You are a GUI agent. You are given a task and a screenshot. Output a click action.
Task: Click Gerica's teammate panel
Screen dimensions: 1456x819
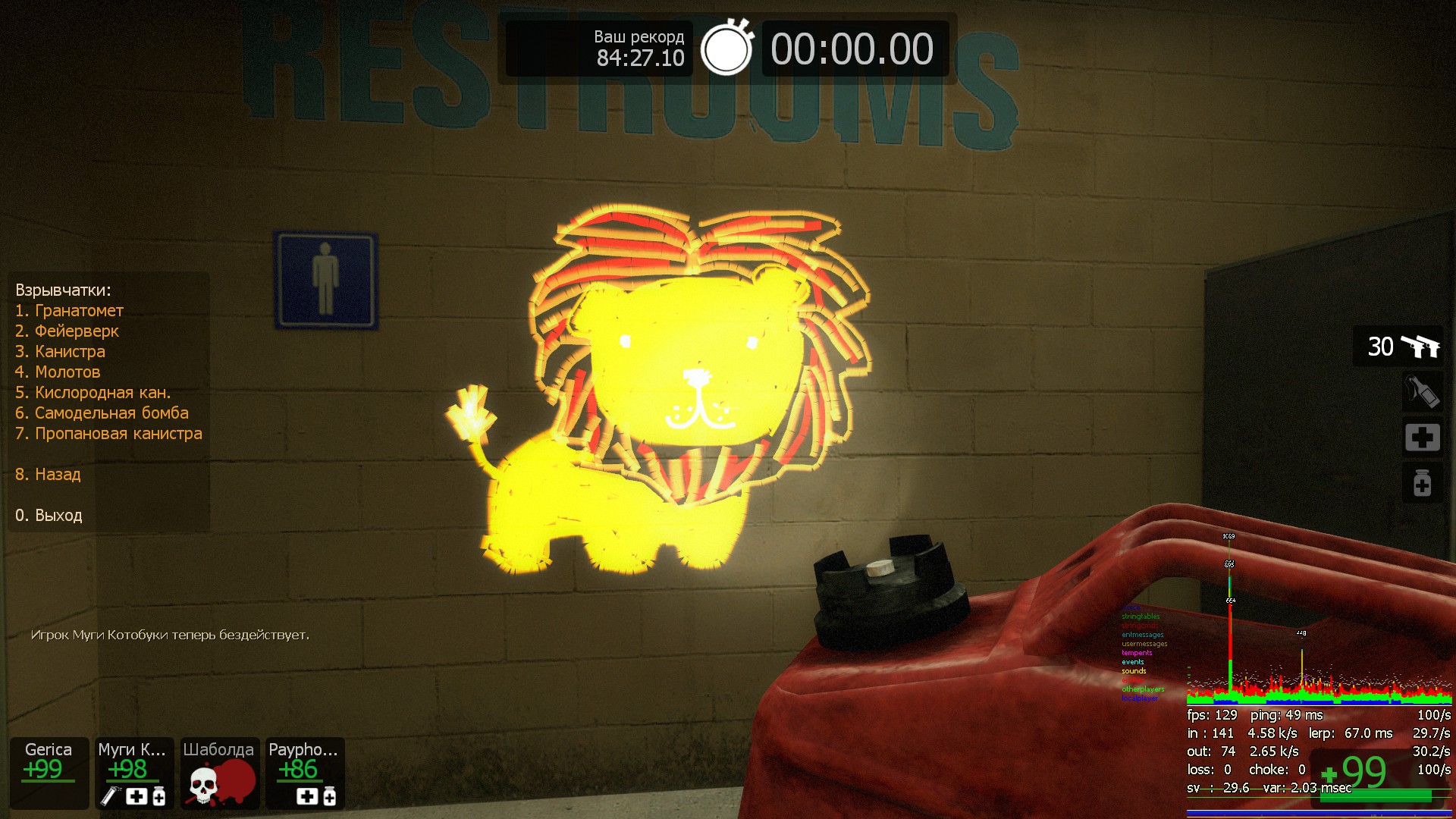[x=49, y=772]
